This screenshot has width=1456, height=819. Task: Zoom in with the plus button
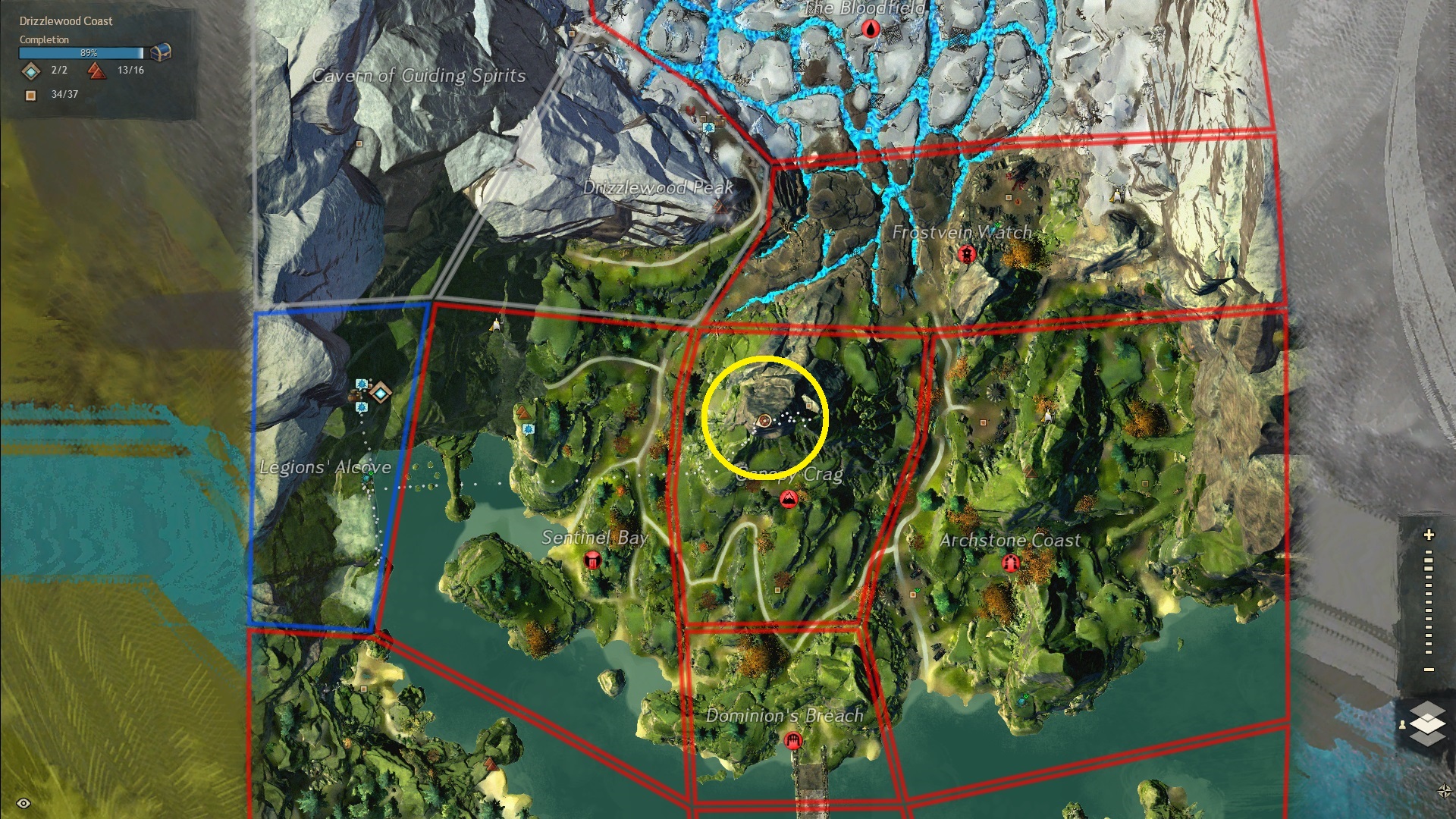(1429, 535)
